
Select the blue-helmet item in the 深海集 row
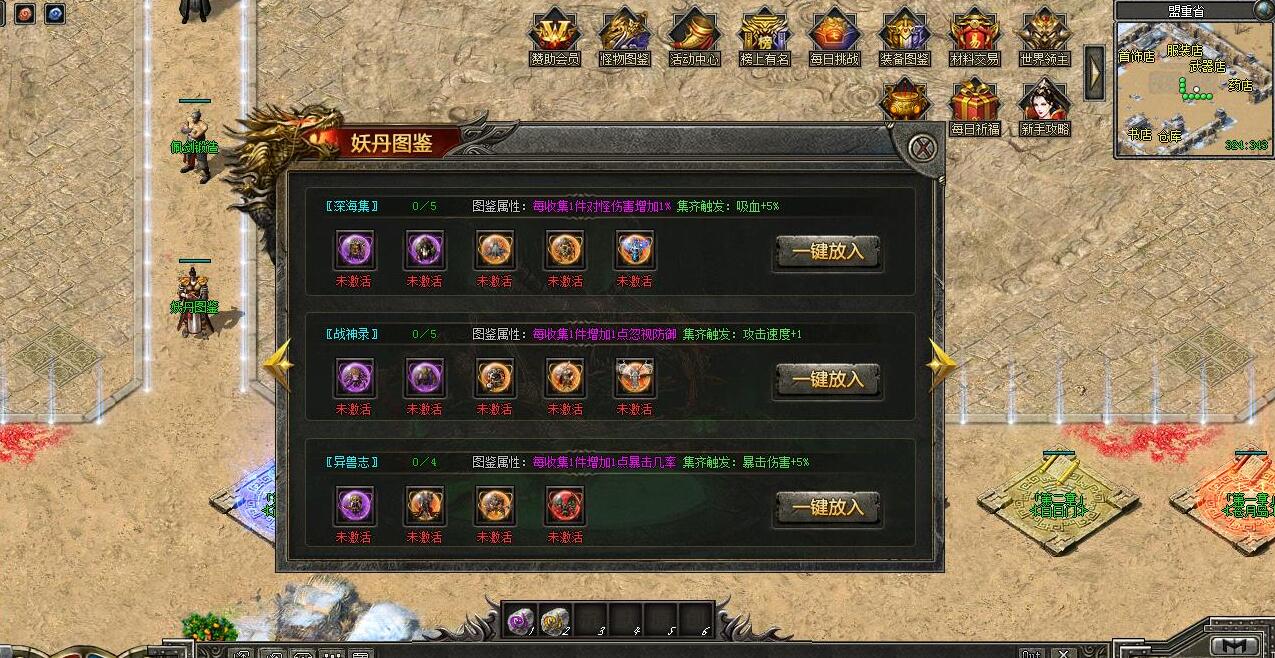point(635,250)
